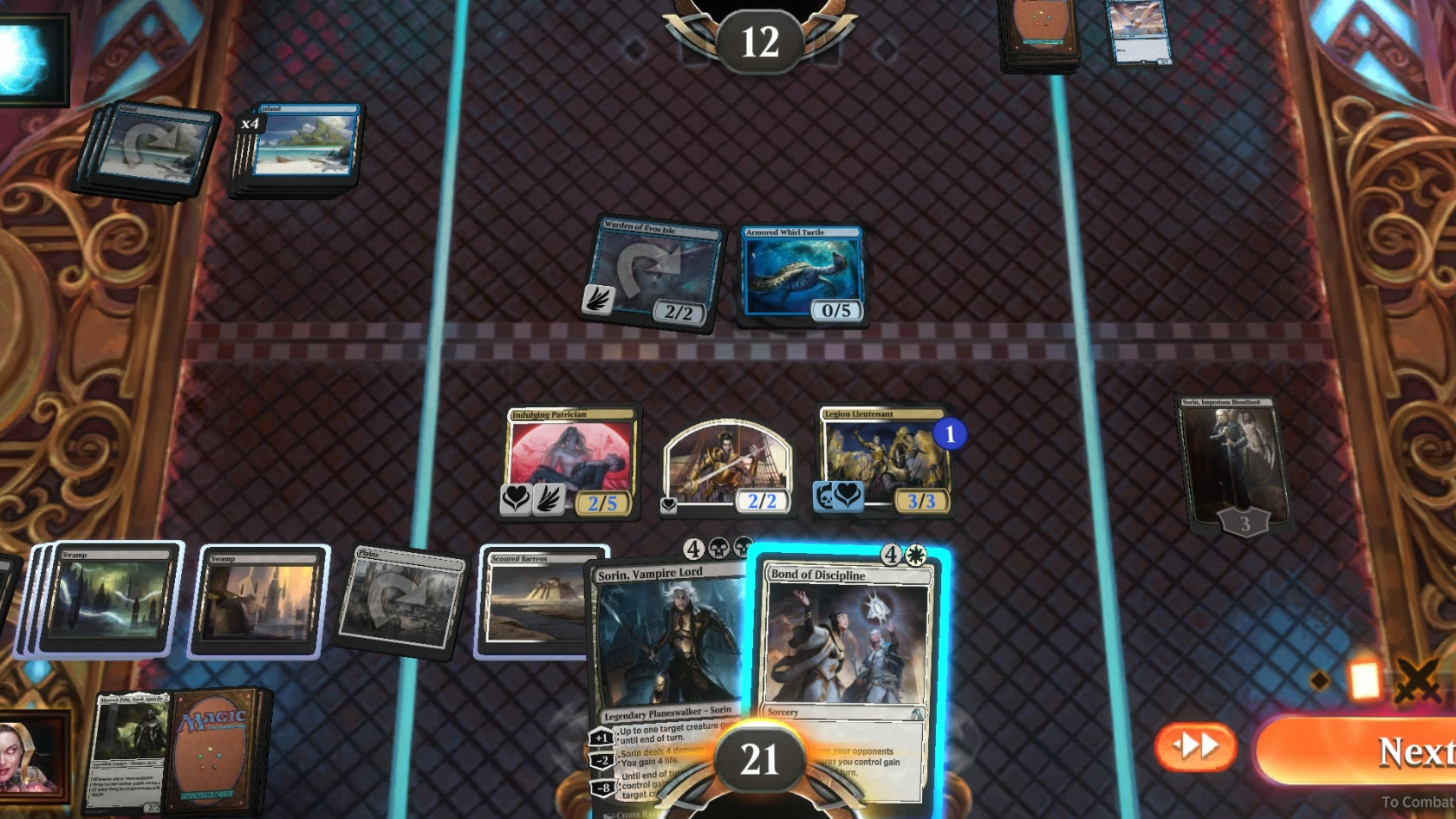This screenshot has height=819, width=1456.
Task: Click the lifelink icon on Indulging Patrician
Action: tap(515, 499)
